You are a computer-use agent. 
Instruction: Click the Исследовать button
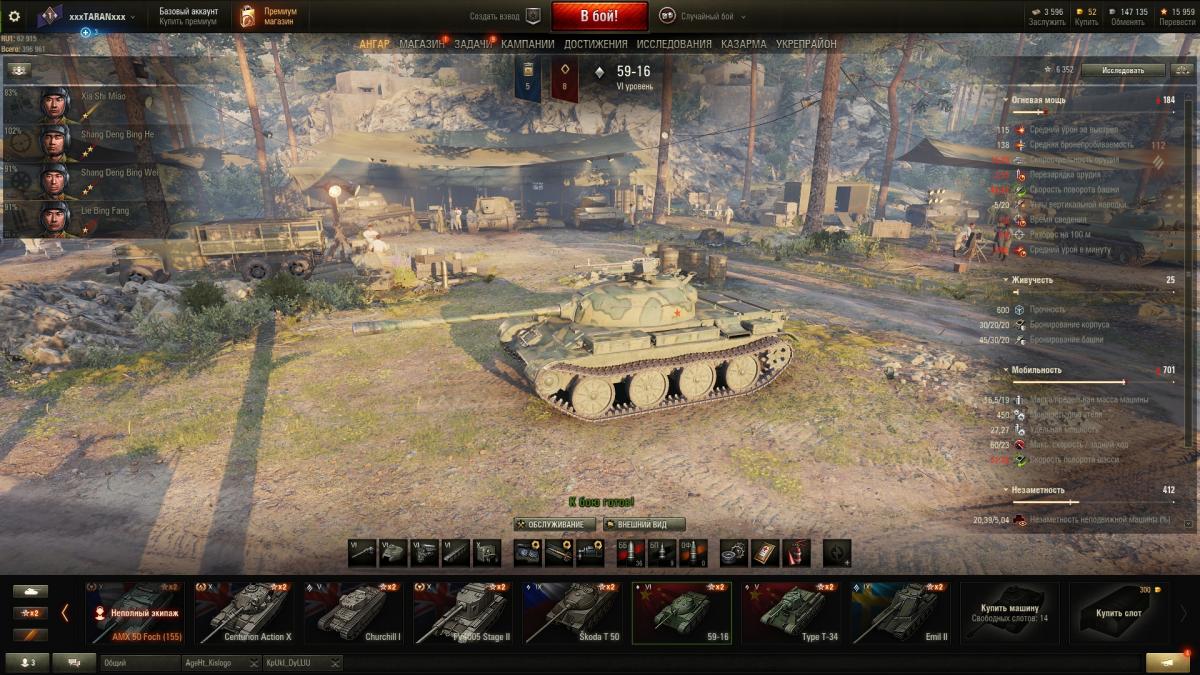click(1121, 70)
